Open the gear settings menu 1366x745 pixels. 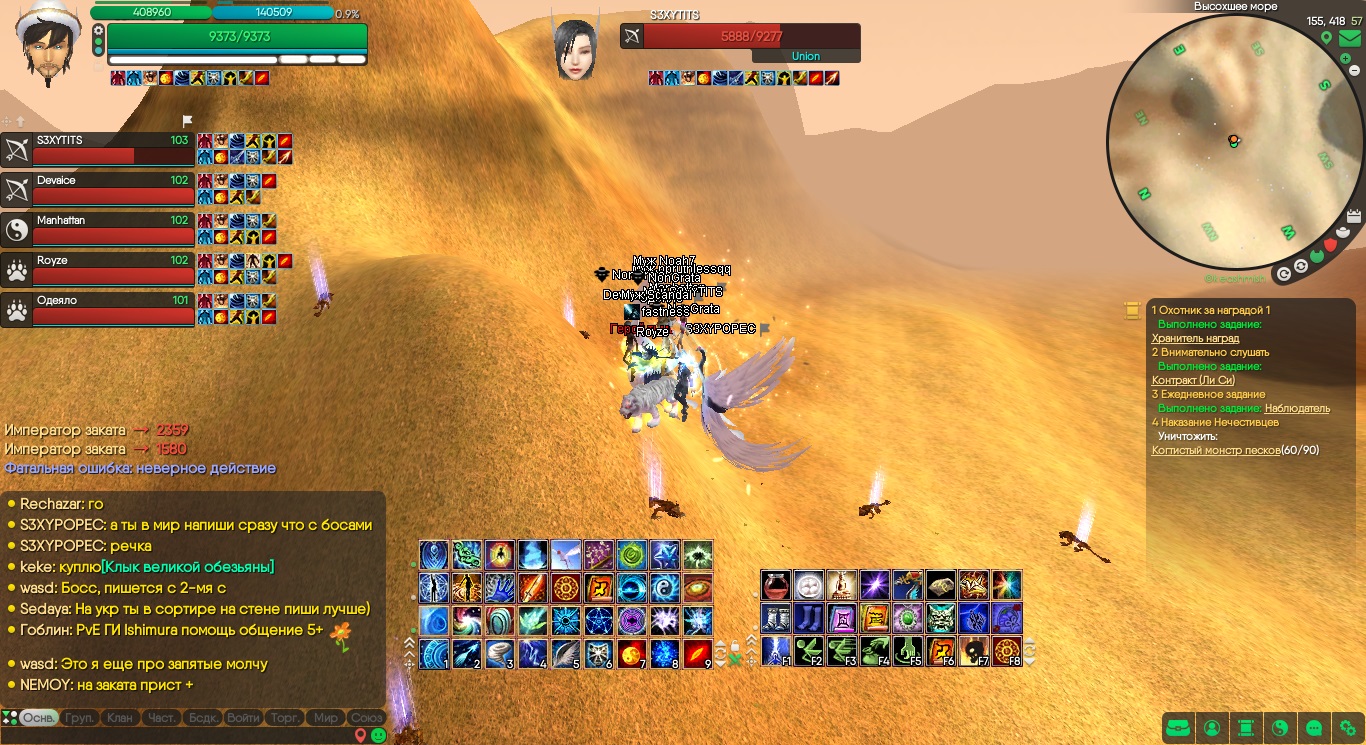[x=1347, y=728]
